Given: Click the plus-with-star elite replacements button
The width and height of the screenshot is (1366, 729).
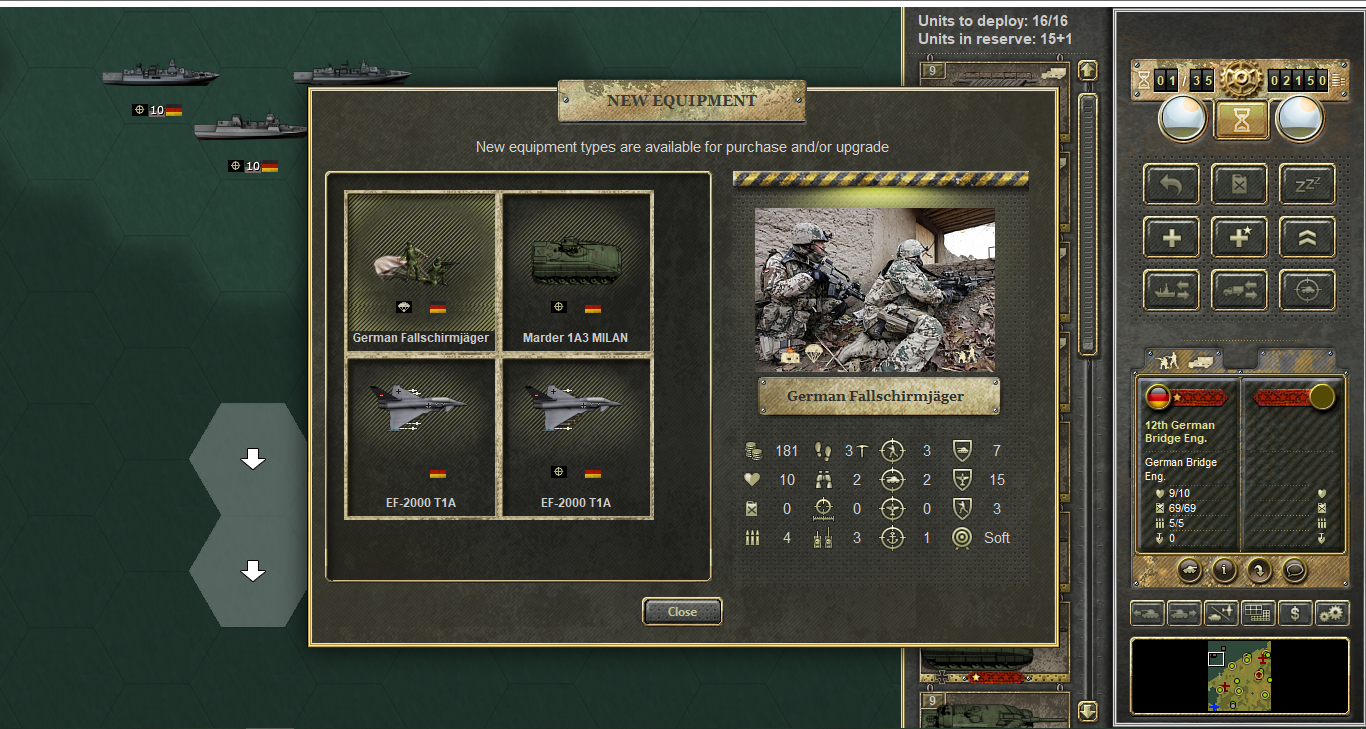Looking at the screenshot, I should pyautogui.click(x=1240, y=237).
